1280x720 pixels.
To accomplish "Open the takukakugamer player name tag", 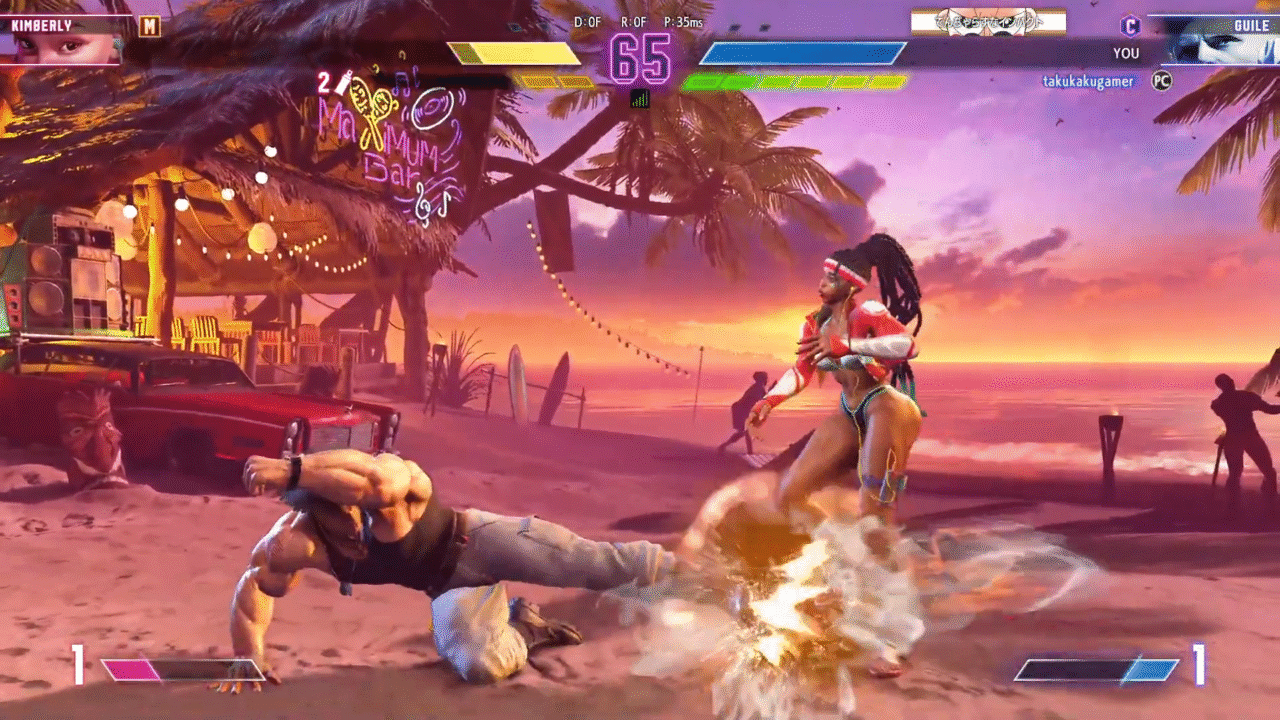I will (x=1088, y=81).
